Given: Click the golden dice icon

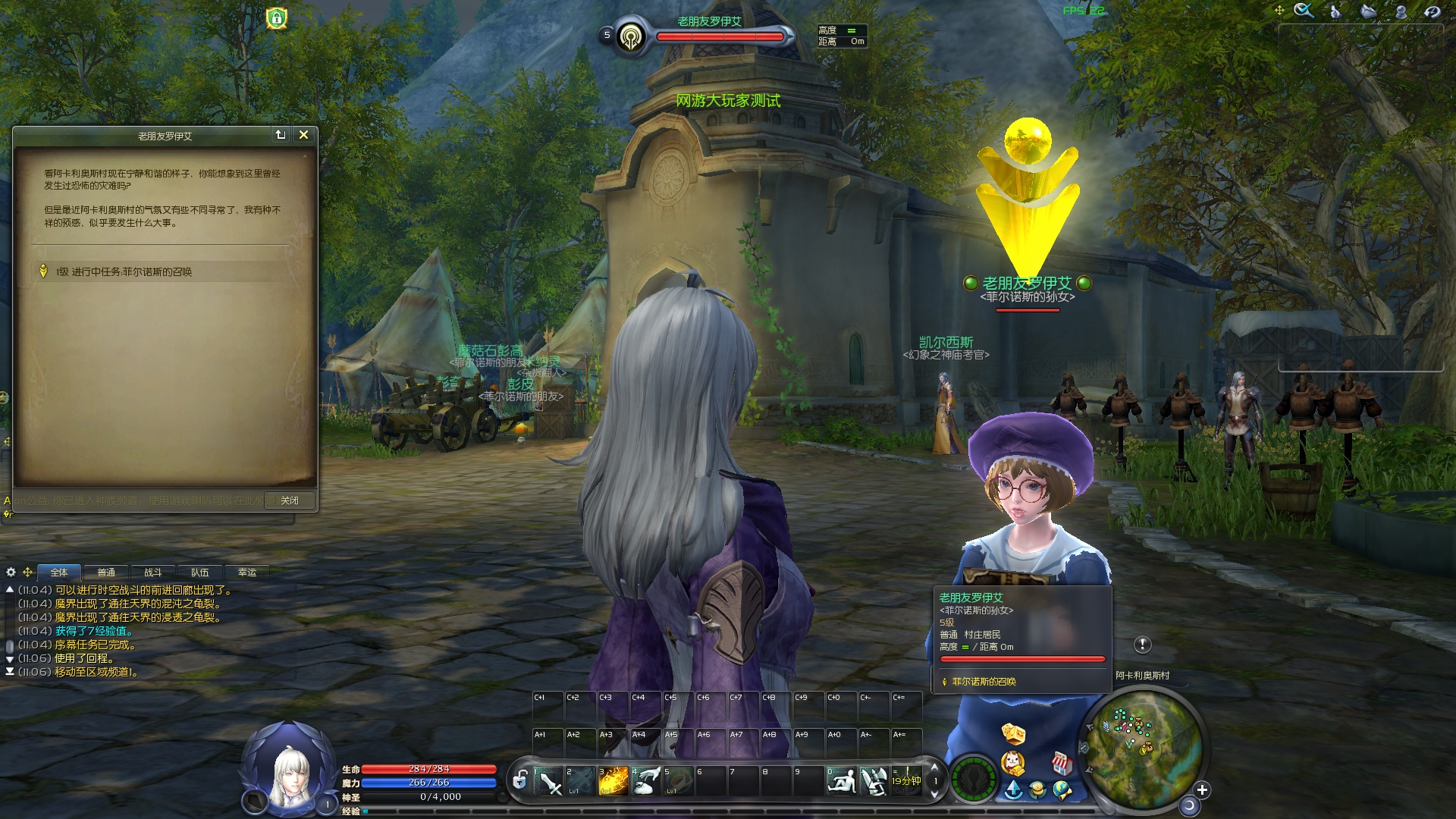Looking at the screenshot, I should tap(1013, 733).
